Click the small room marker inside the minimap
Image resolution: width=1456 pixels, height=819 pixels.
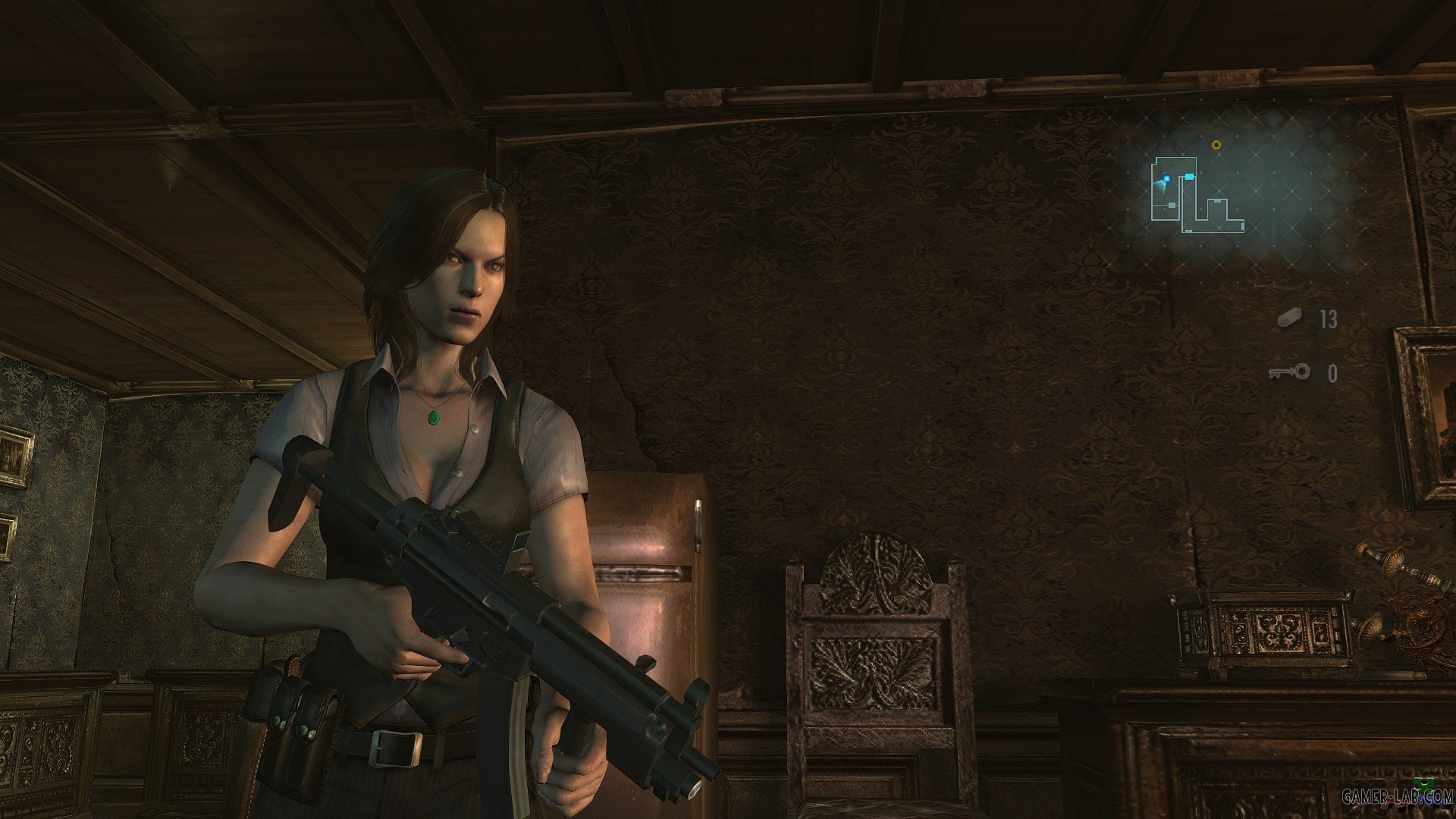1172,205
